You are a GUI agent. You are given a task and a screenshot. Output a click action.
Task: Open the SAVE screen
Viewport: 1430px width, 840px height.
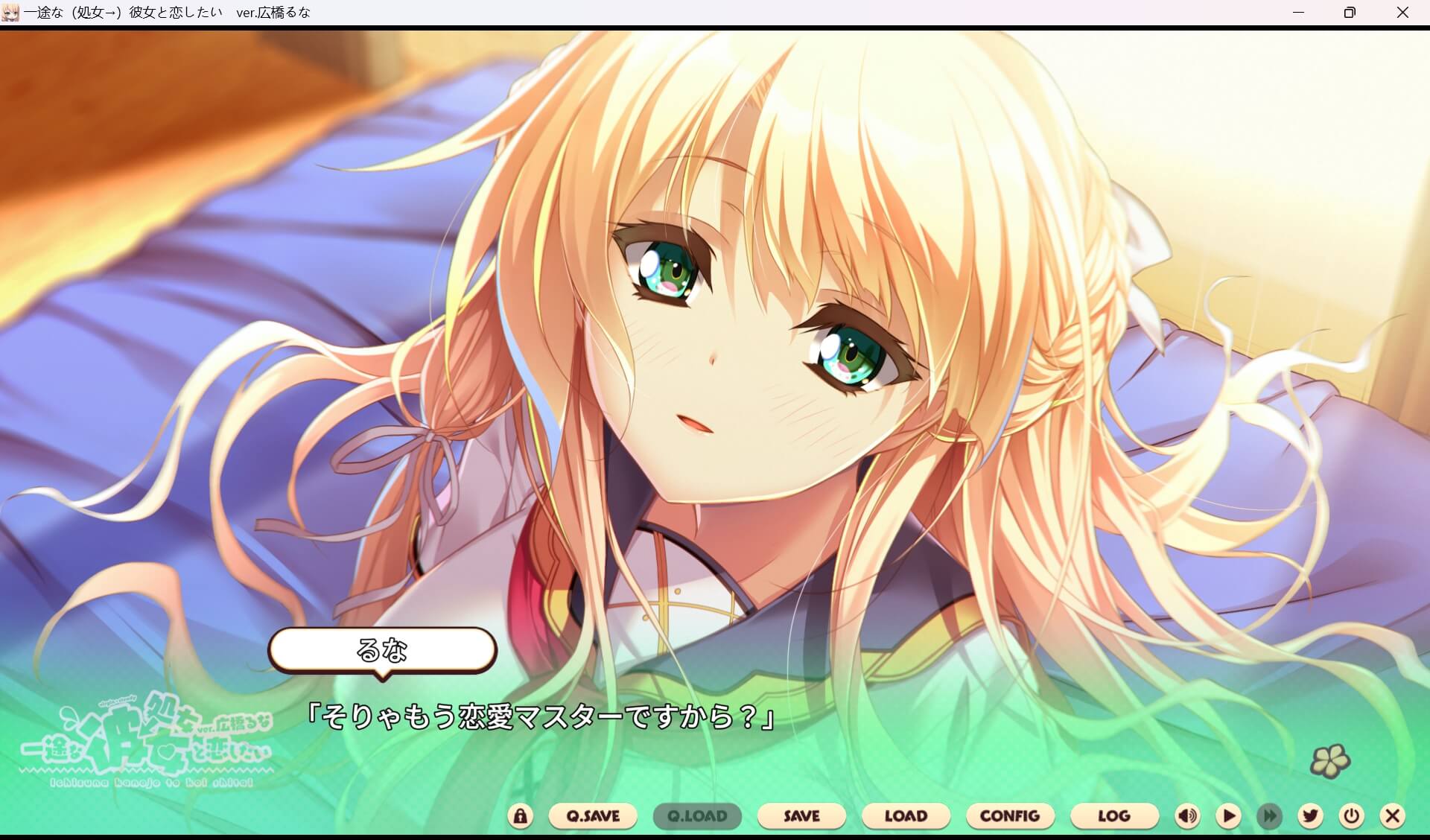point(801,815)
